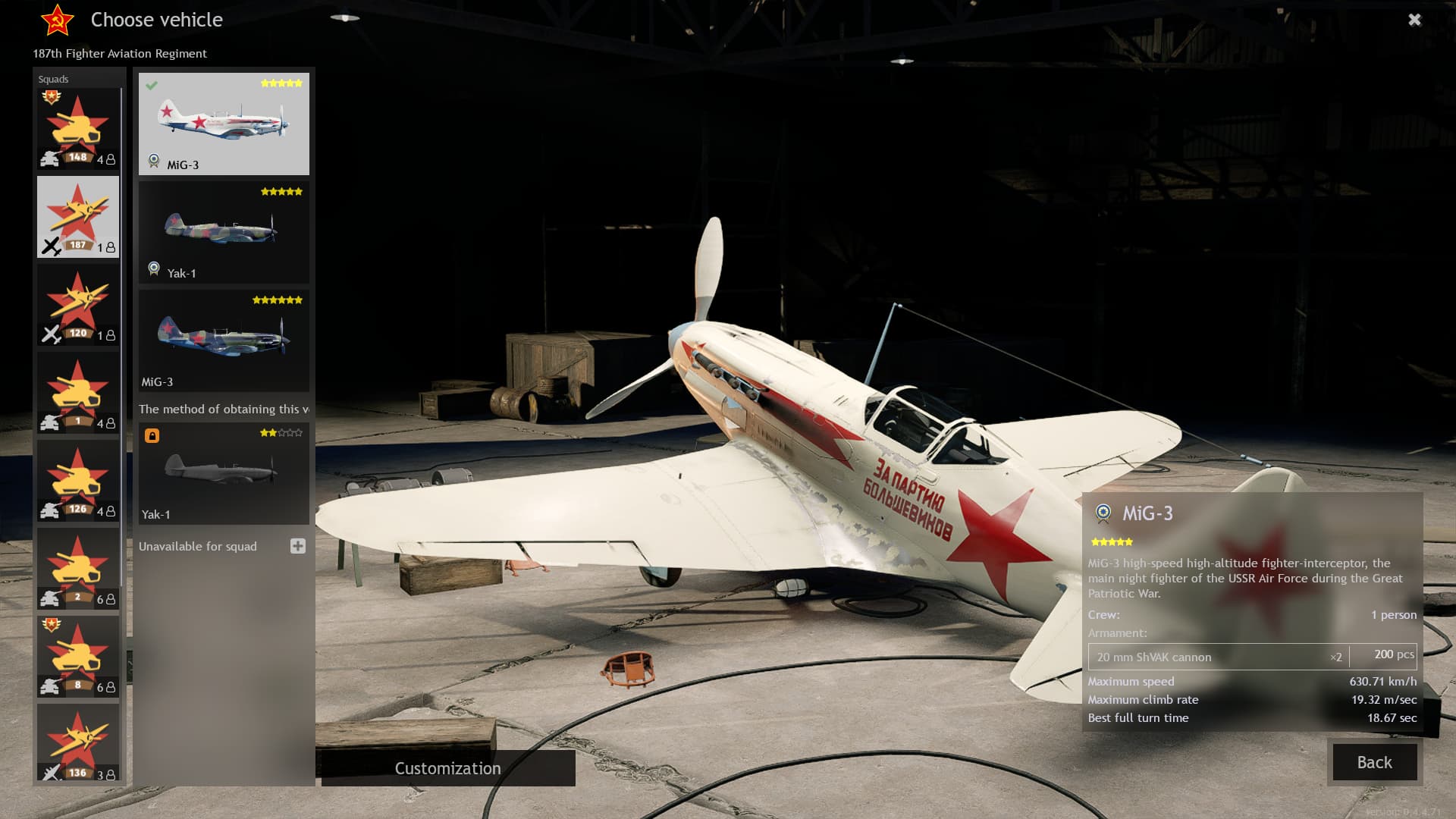Choose tank squad number 8

point(78,657)
